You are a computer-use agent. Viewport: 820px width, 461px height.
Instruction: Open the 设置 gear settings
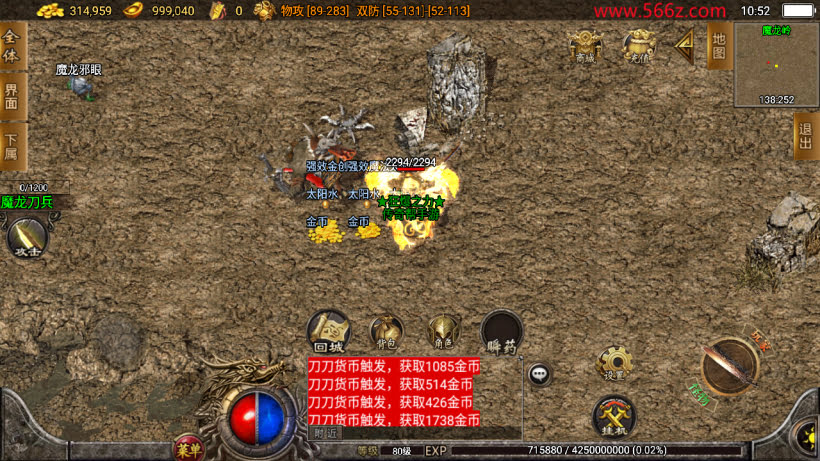pos(614,362)
